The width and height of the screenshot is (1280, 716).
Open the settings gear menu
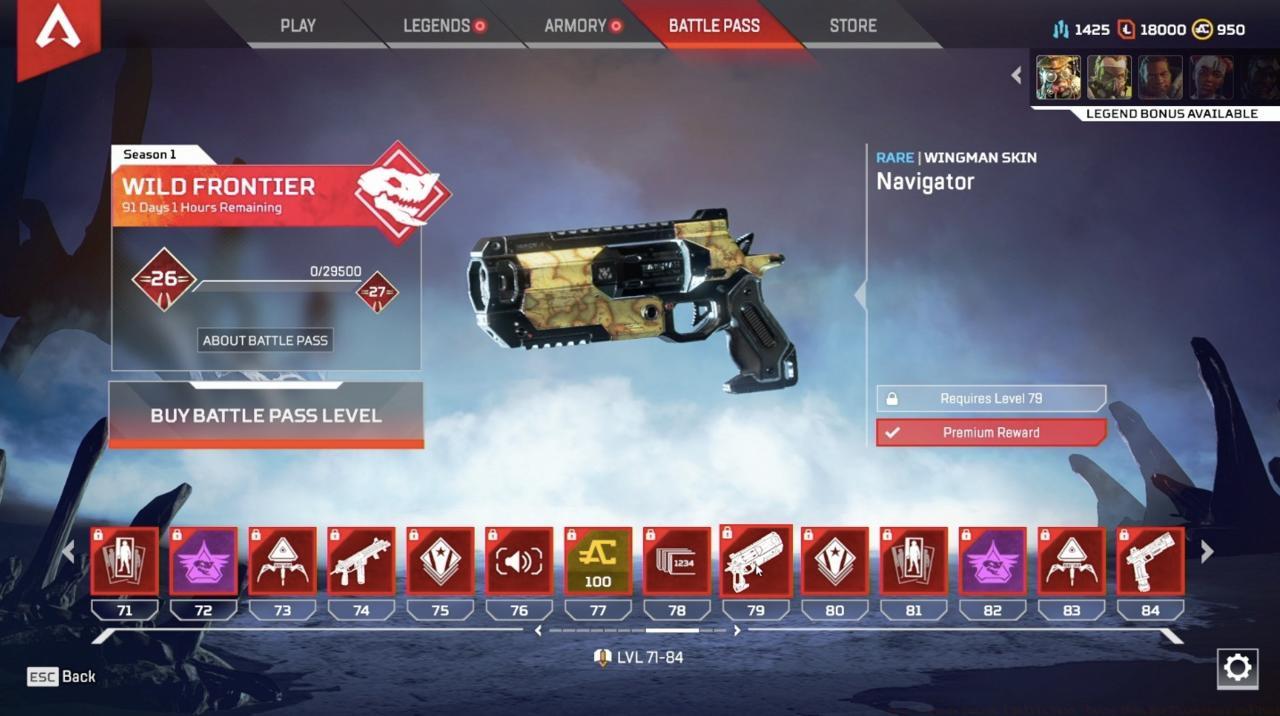point(1237,668)
